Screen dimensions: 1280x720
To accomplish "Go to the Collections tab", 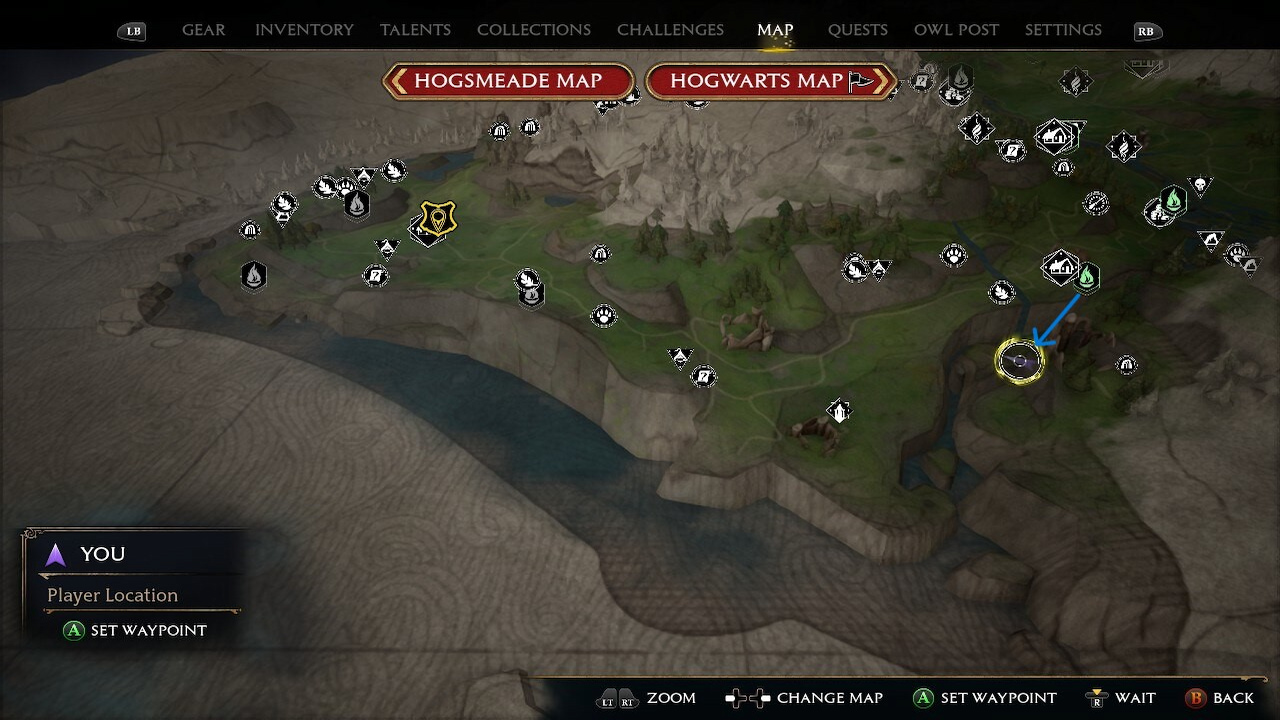I will 533,30.
